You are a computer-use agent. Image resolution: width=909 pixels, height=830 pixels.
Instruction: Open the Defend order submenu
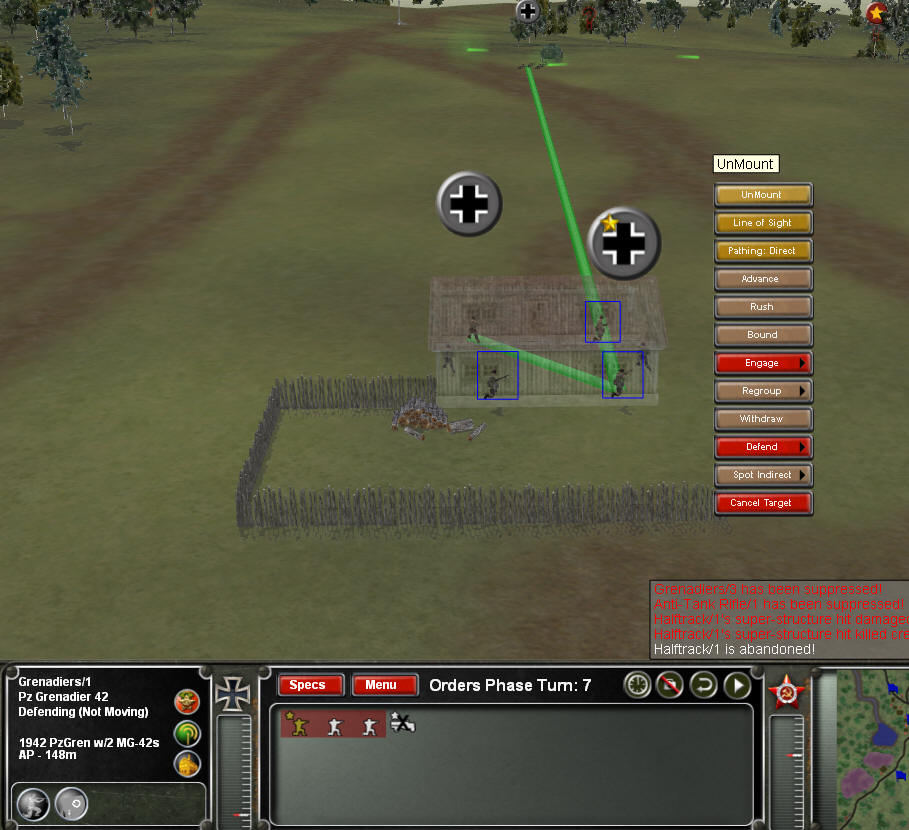point(762,447)
